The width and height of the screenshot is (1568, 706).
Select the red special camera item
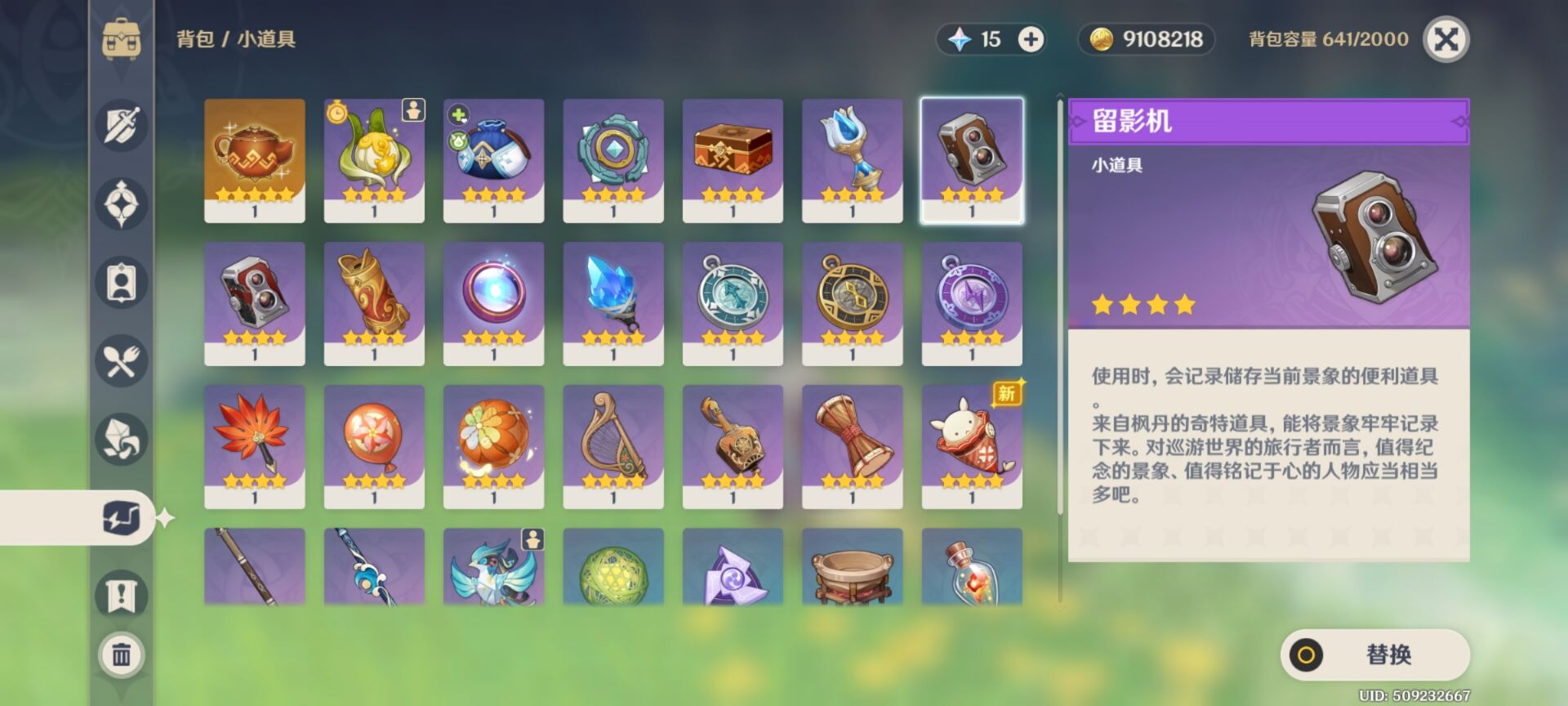[x=255, y=303]
